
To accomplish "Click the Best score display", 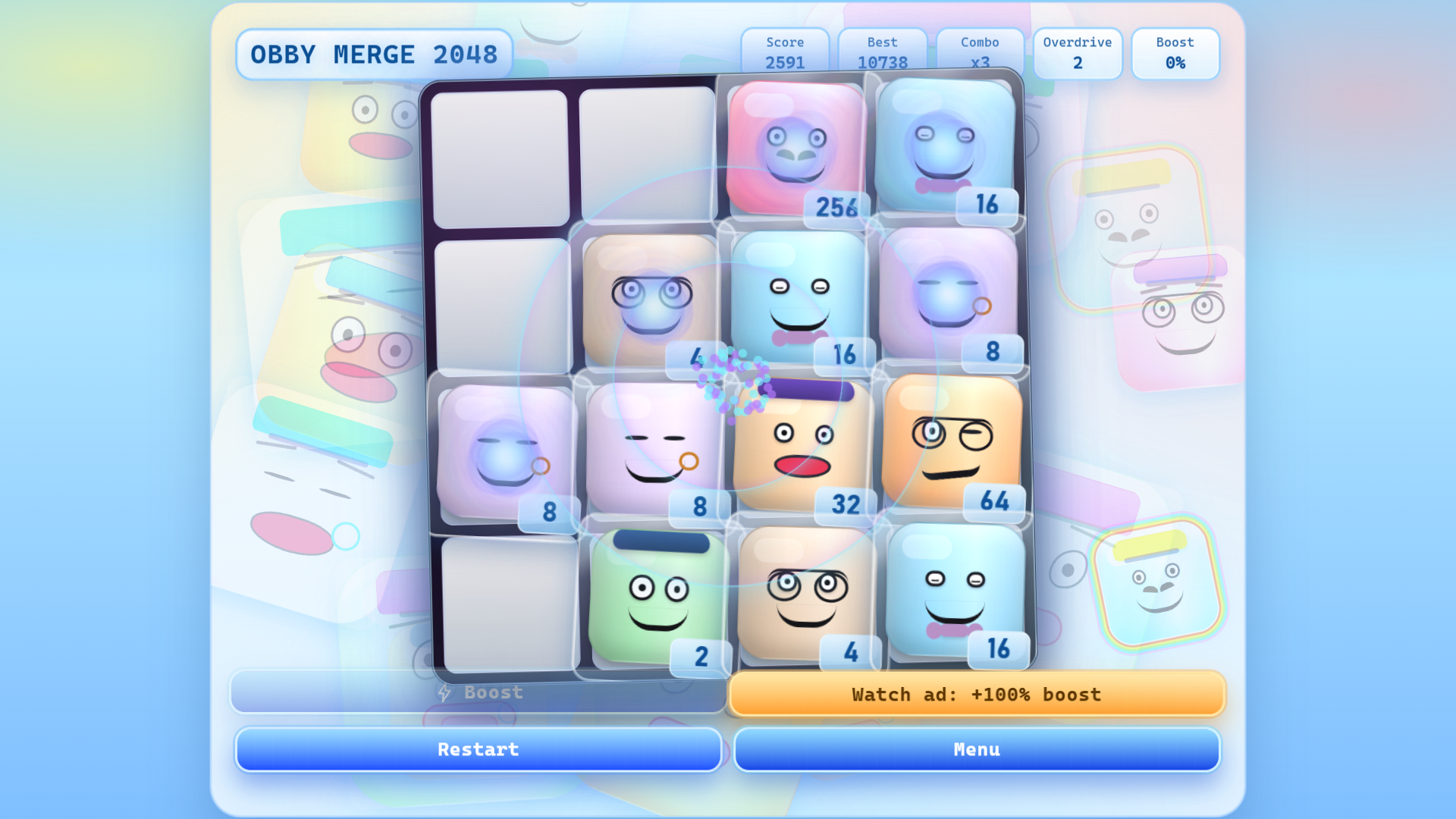I will (x=882, y=53).
